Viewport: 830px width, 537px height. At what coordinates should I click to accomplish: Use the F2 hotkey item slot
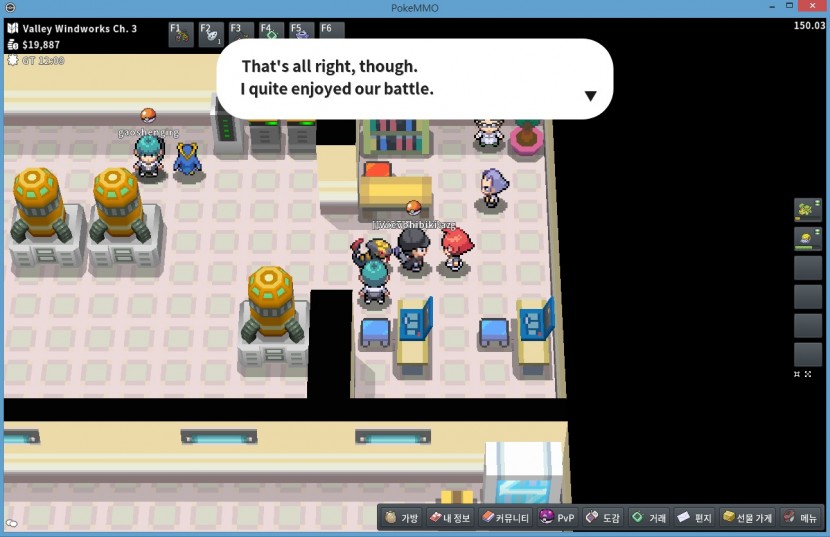pyautogui.click(x=211, y=32)
